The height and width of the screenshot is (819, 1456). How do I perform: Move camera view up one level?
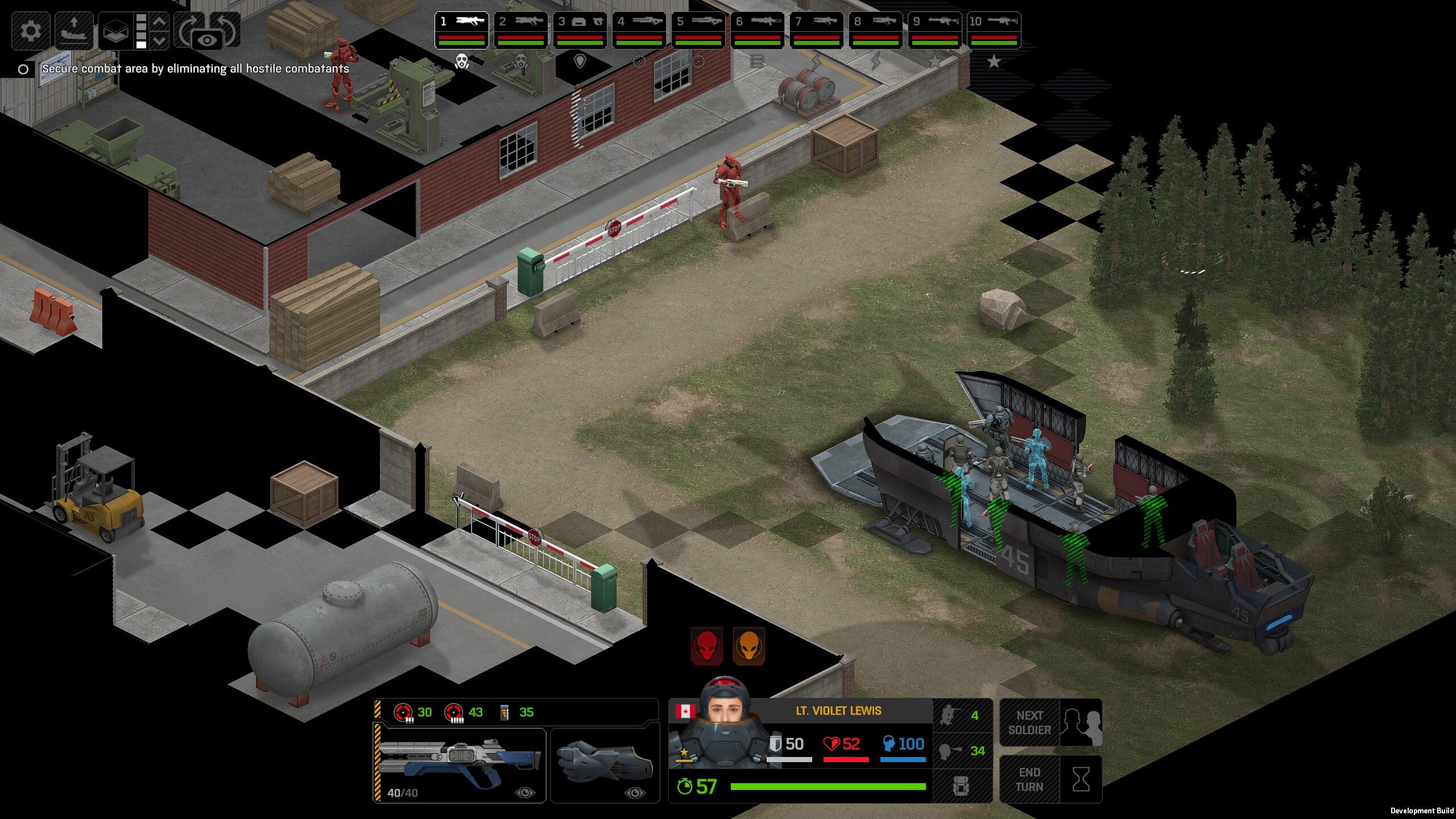[160, 22]
